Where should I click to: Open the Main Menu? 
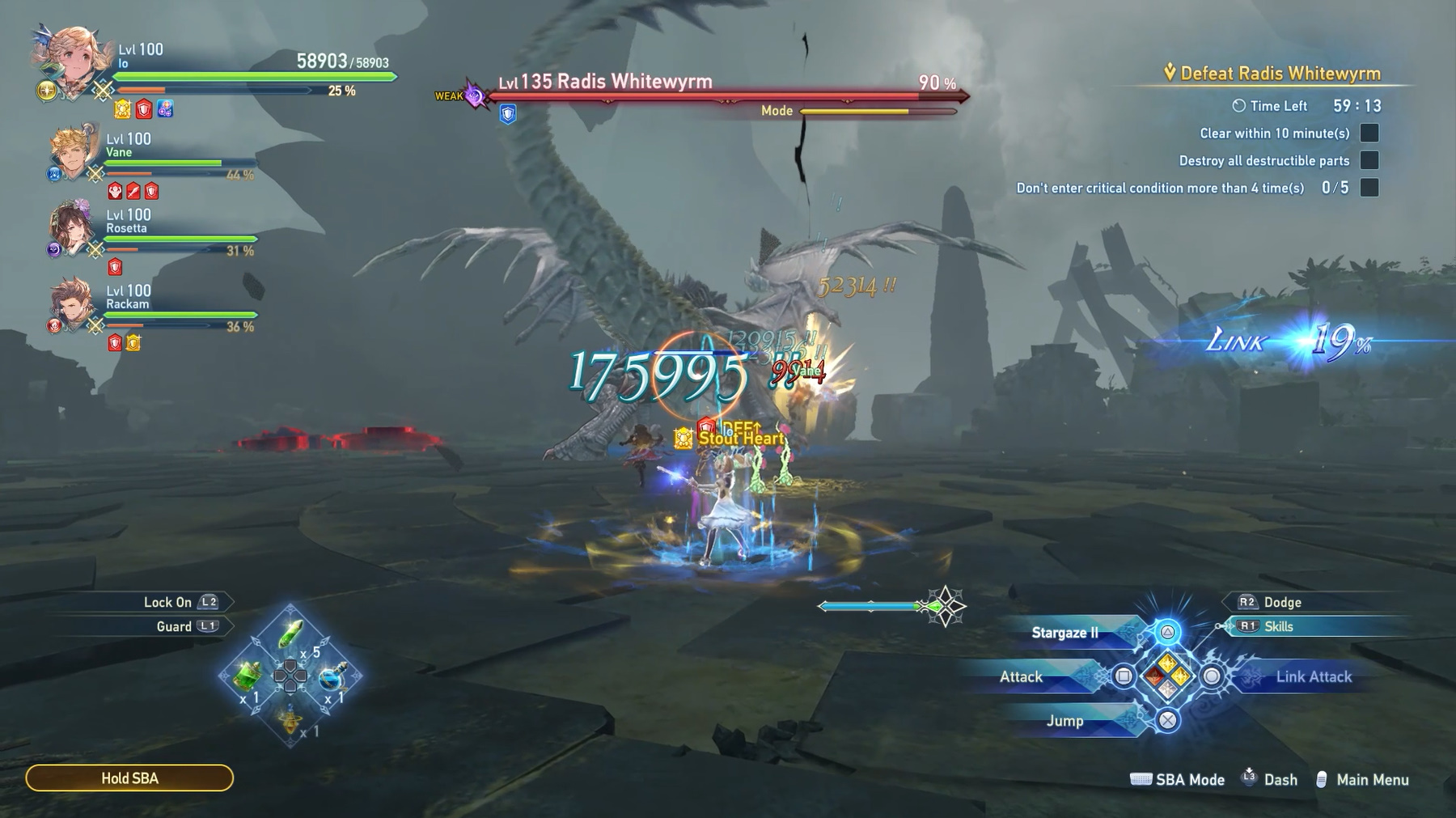(1372, 780)
